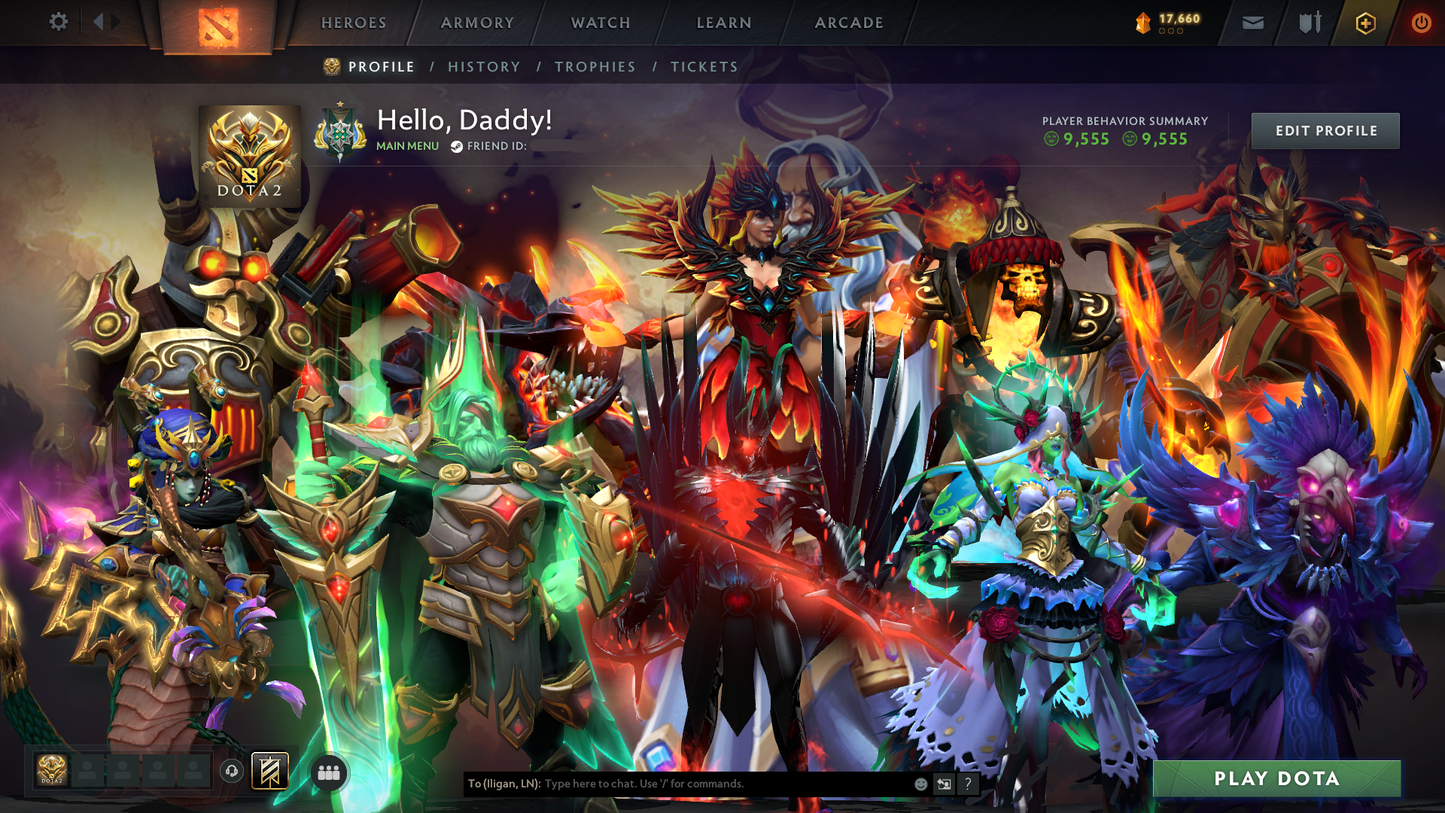View the Tickets tab

pos(704,67)
